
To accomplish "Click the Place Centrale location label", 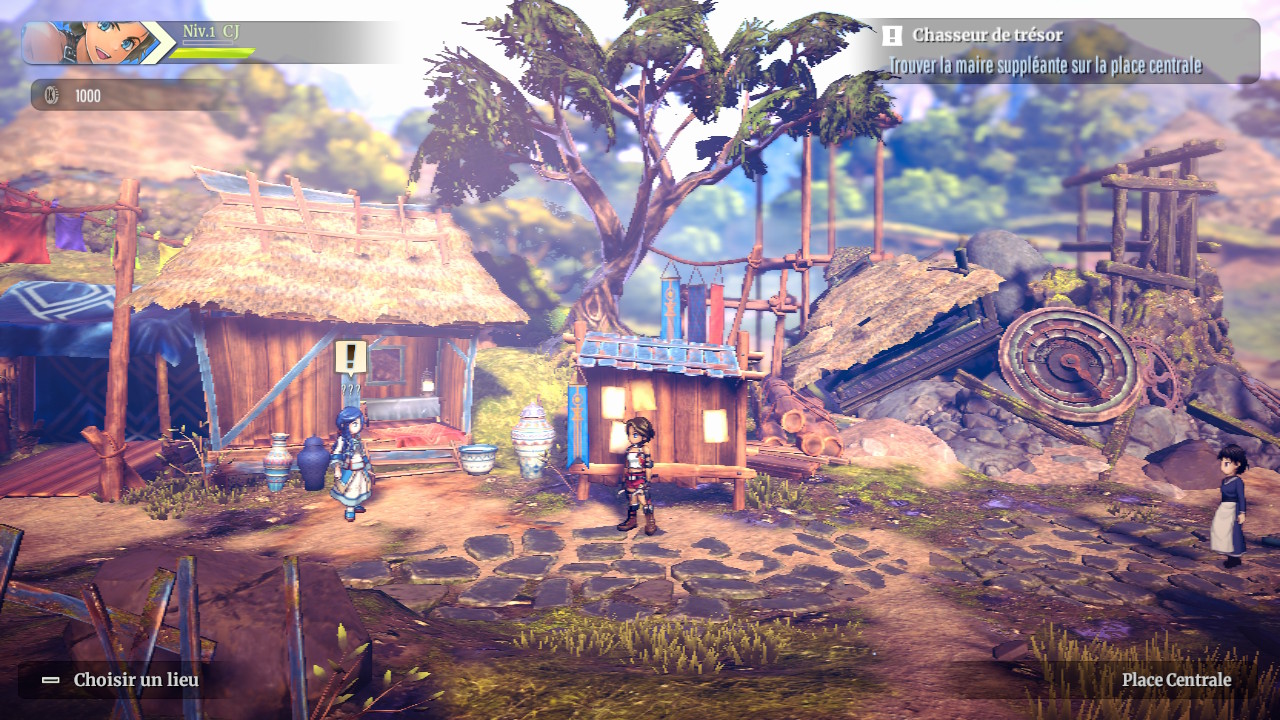I will click(x=1176, y=680).
